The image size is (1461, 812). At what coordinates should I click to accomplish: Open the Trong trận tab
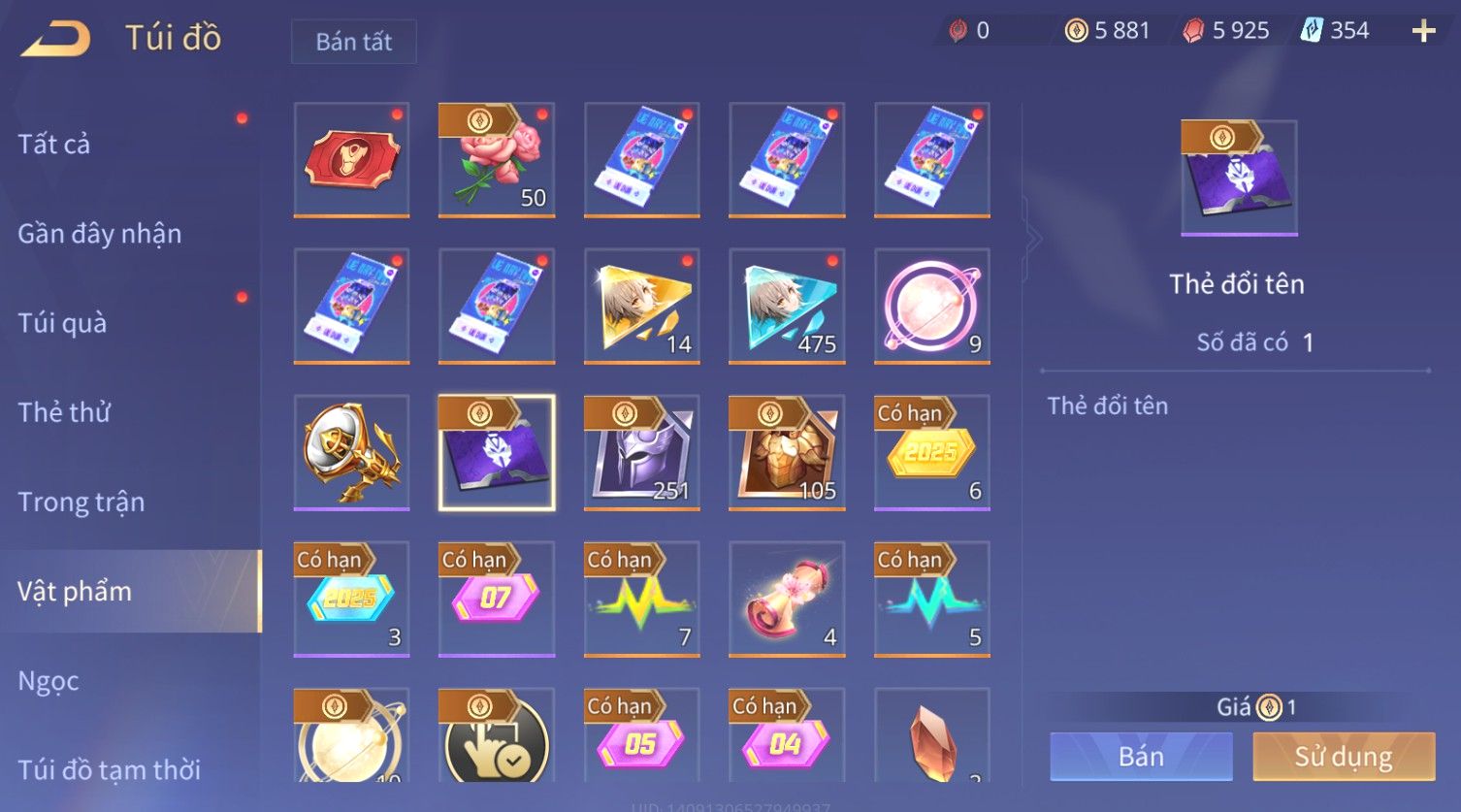81,502
